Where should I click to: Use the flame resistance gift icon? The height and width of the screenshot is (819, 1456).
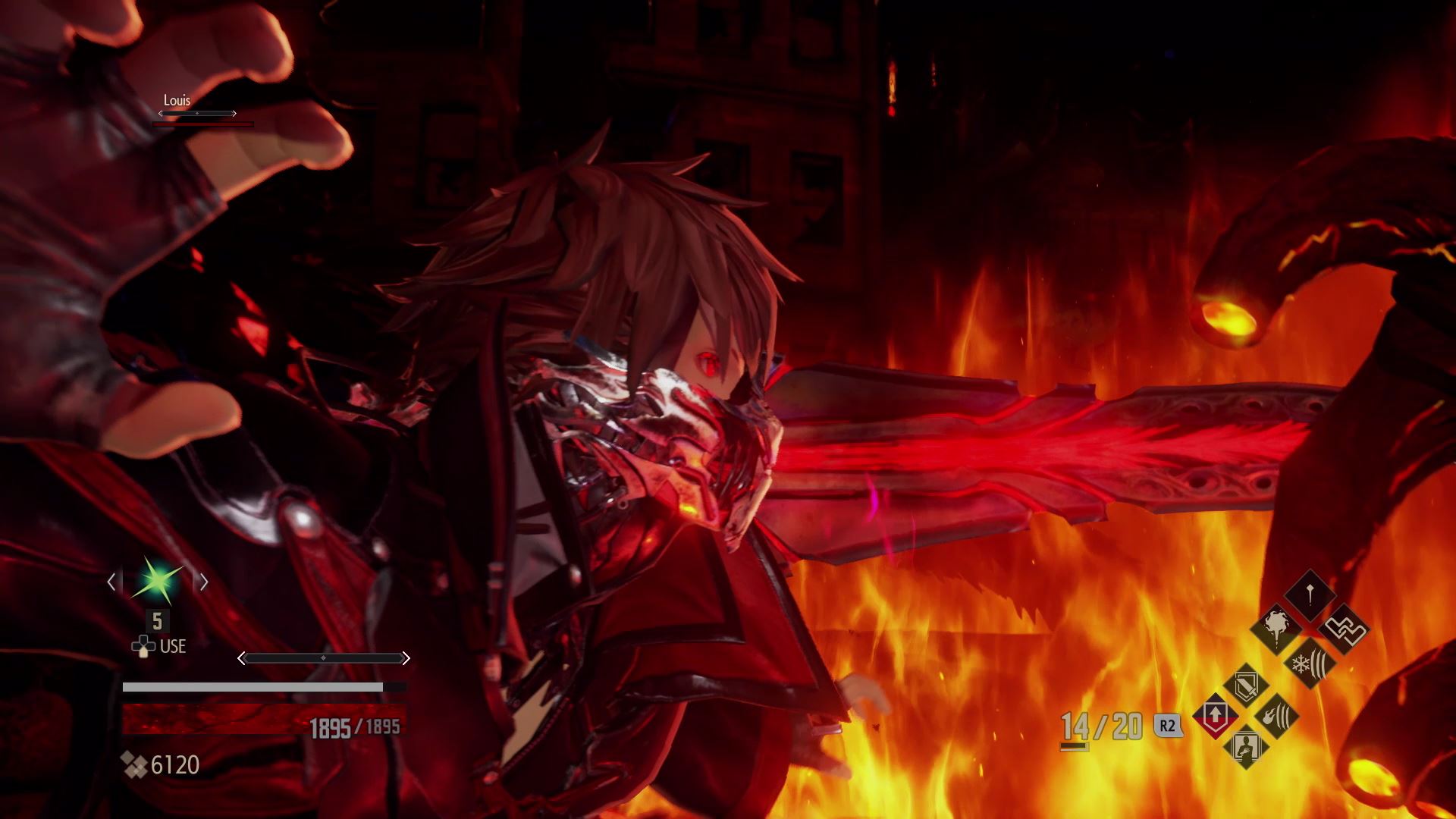click(x=1276, y=716)
